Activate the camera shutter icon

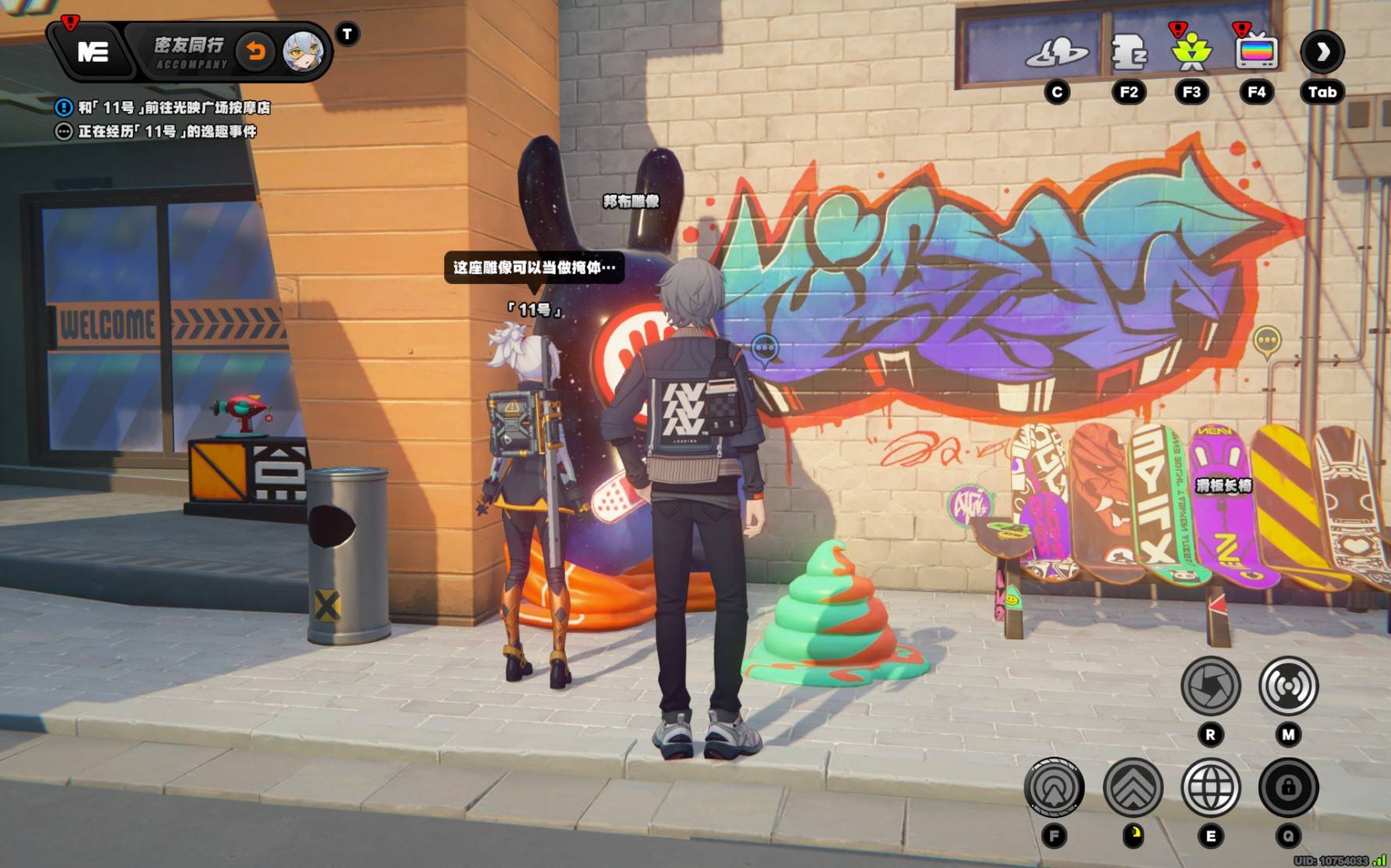[1210, 686]
